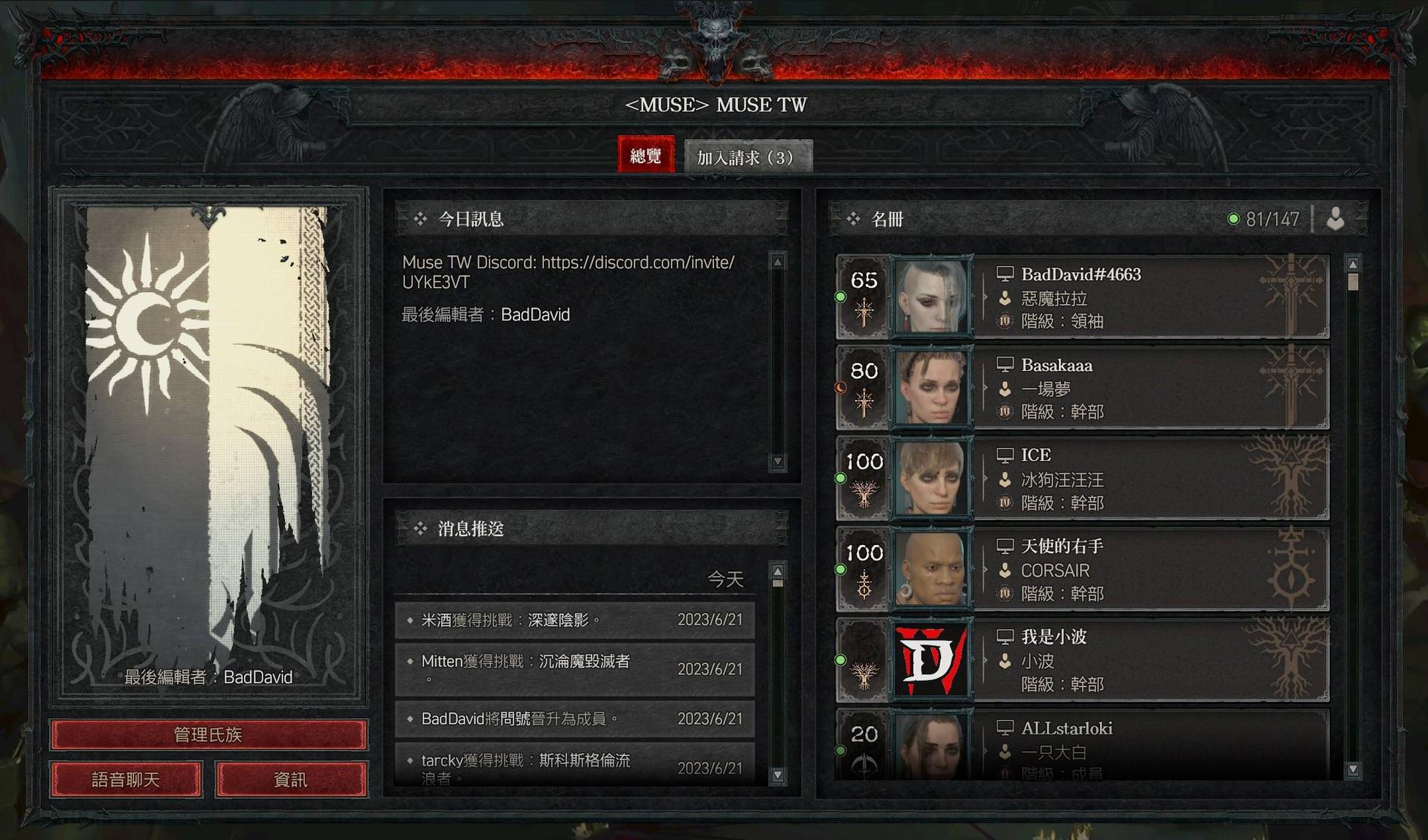Click the down arrow on the 消息推送 scrollbar
Image resolution: width=1428 pixels, height=840 pixels.
pyautogui.click(x=778, y=775)
